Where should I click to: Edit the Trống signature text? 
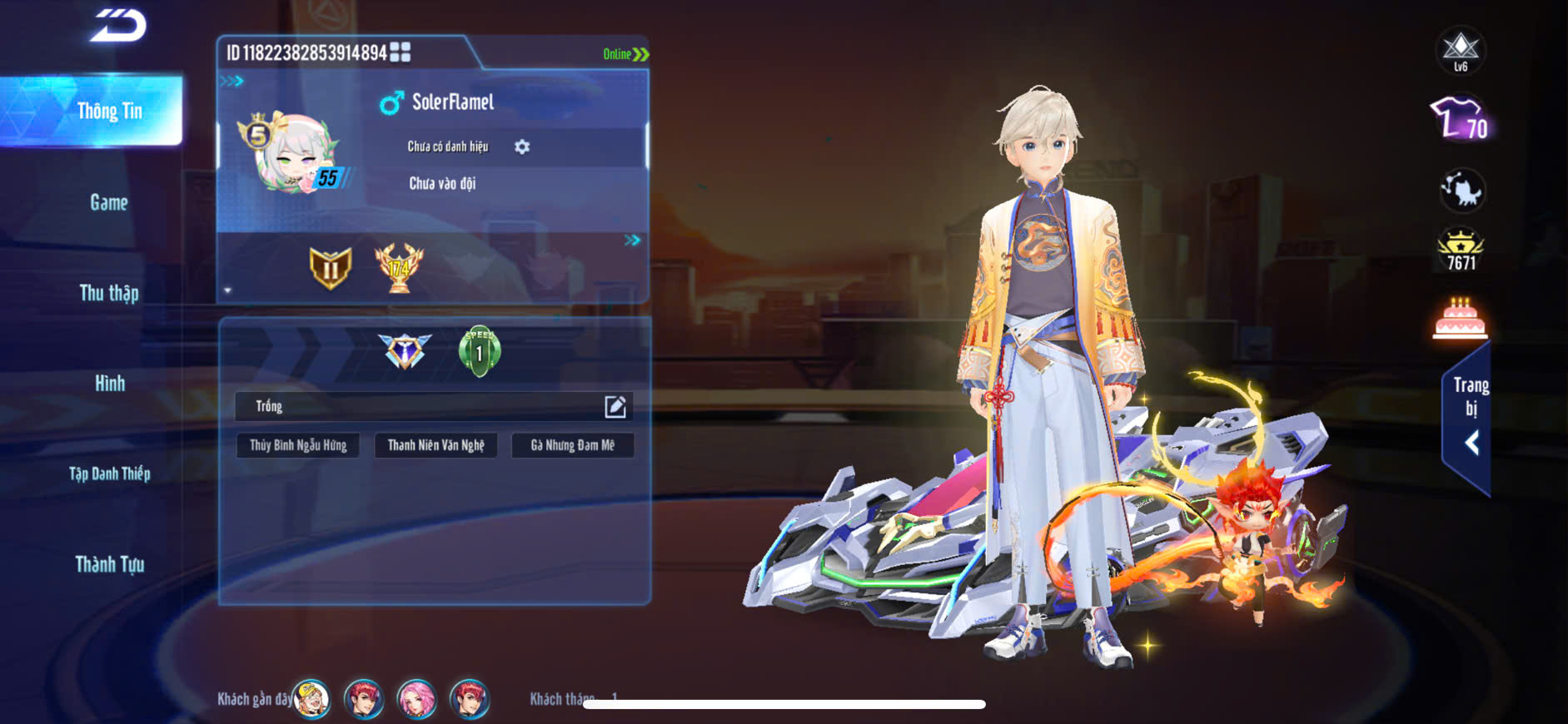click(615, 406)
